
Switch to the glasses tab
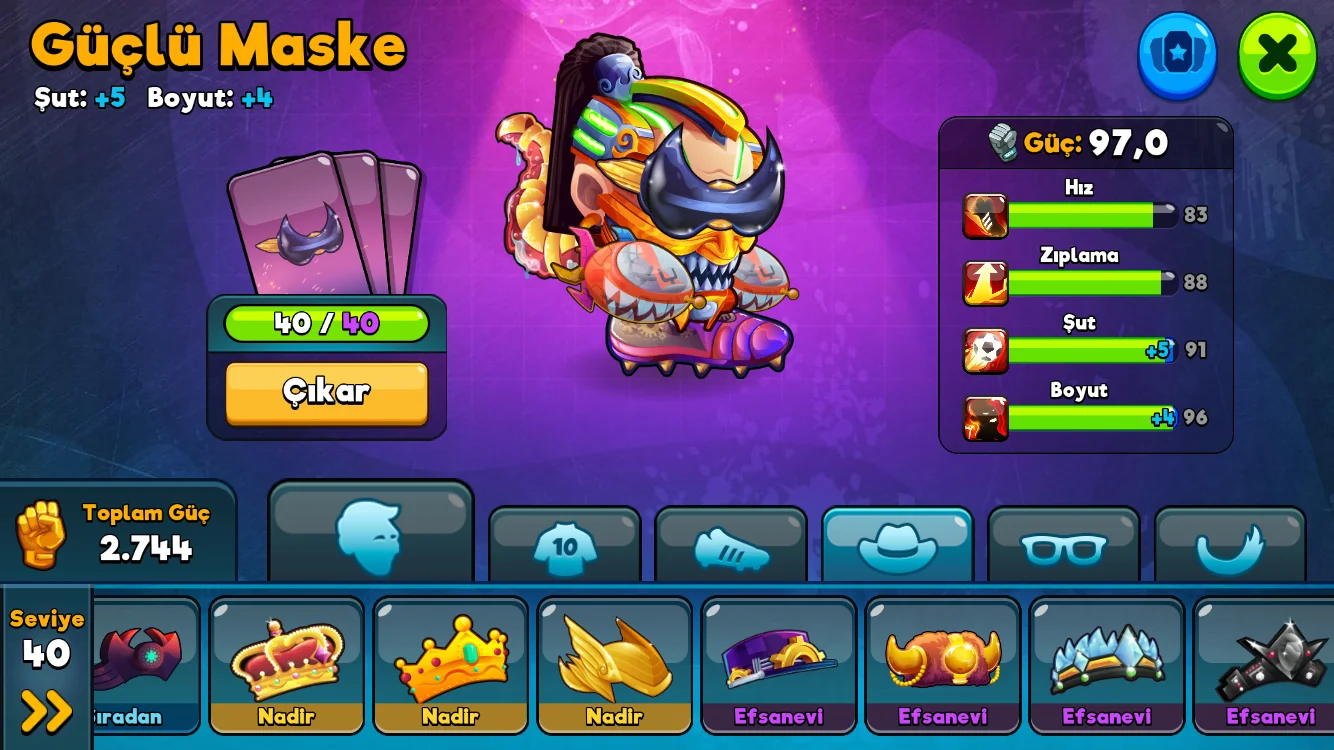pyautogui.click(x=1063, y=546)
